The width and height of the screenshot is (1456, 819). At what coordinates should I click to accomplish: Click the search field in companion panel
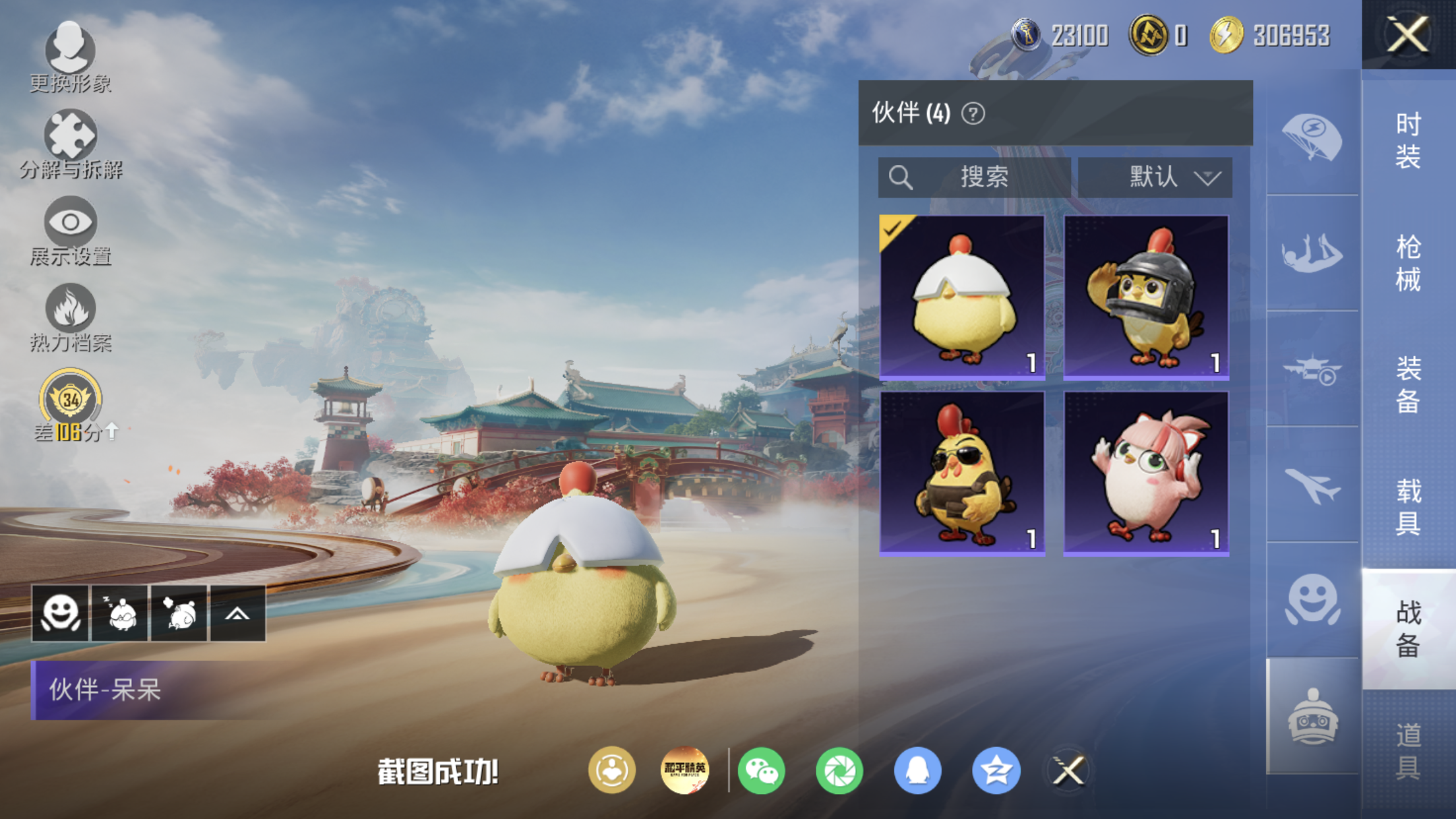(x=974, y=177)
